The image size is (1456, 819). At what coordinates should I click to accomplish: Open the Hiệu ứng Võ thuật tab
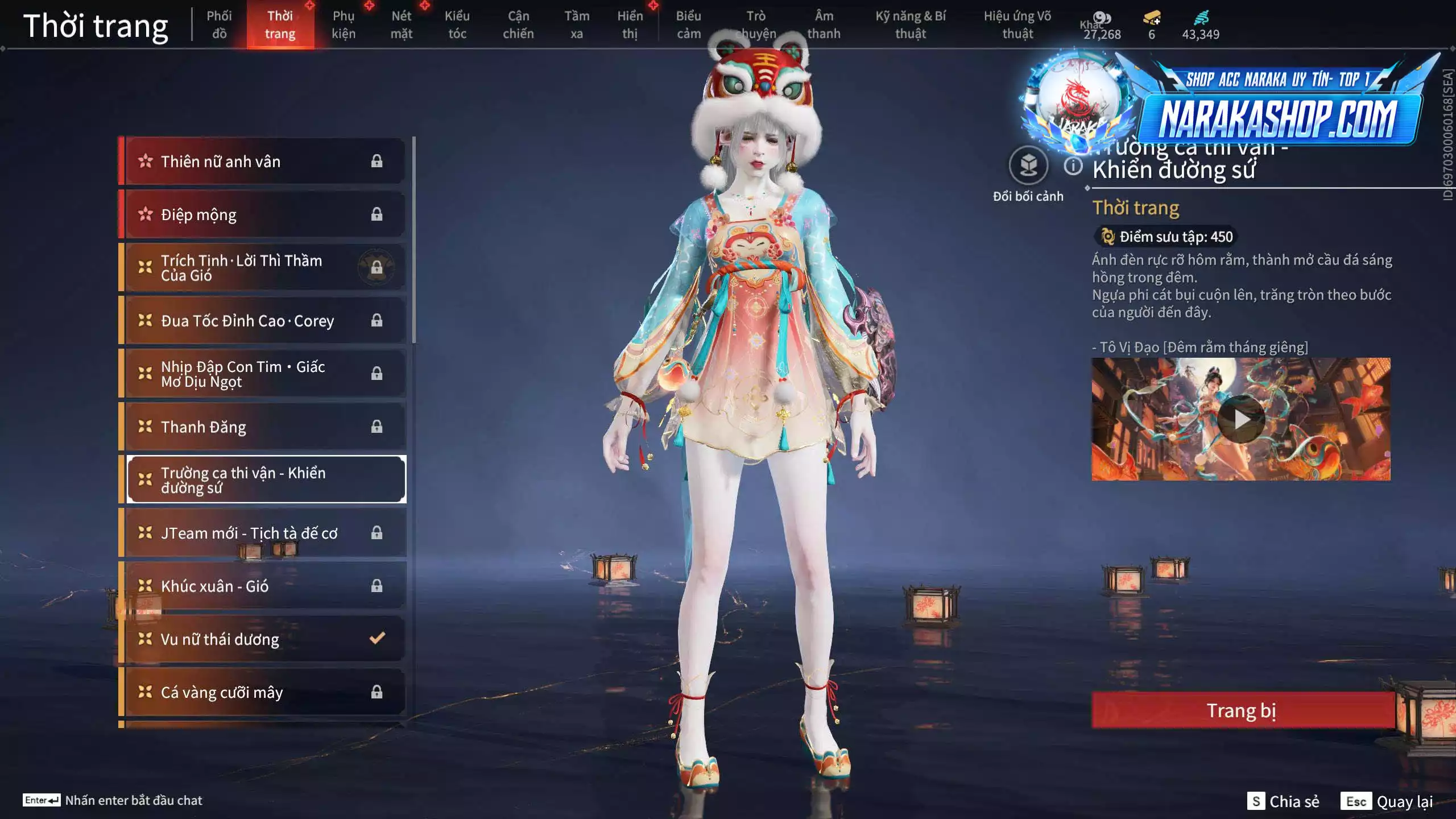tap(1017, 25)
